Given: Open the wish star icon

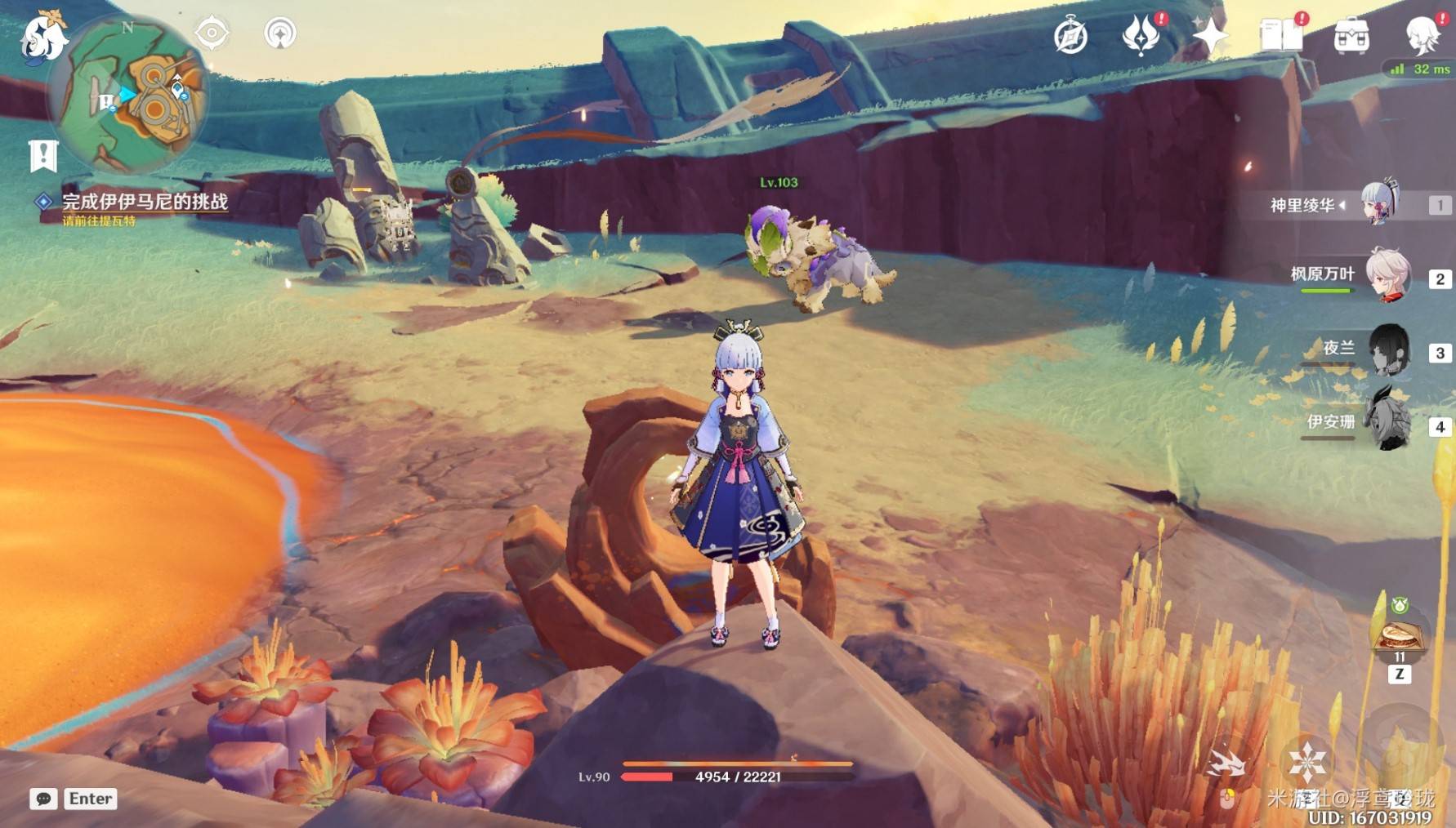Looking at the screenshot, I should pos(1210,36).
